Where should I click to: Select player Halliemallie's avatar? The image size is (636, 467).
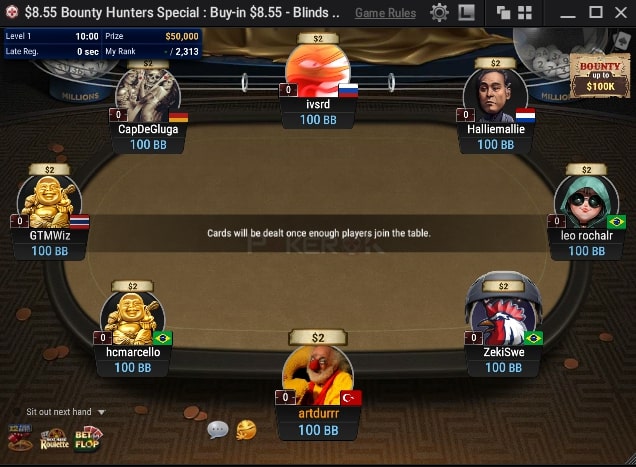pyautogui.click(x=495, y=95)
